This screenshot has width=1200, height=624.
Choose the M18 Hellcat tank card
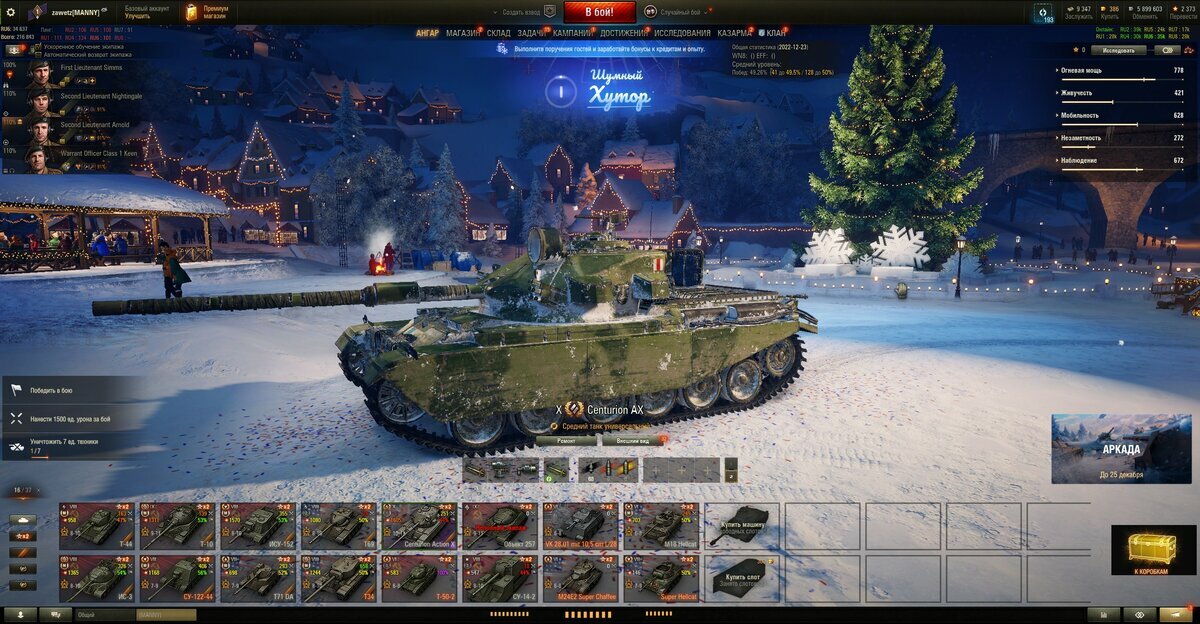[x=661, y=525]
